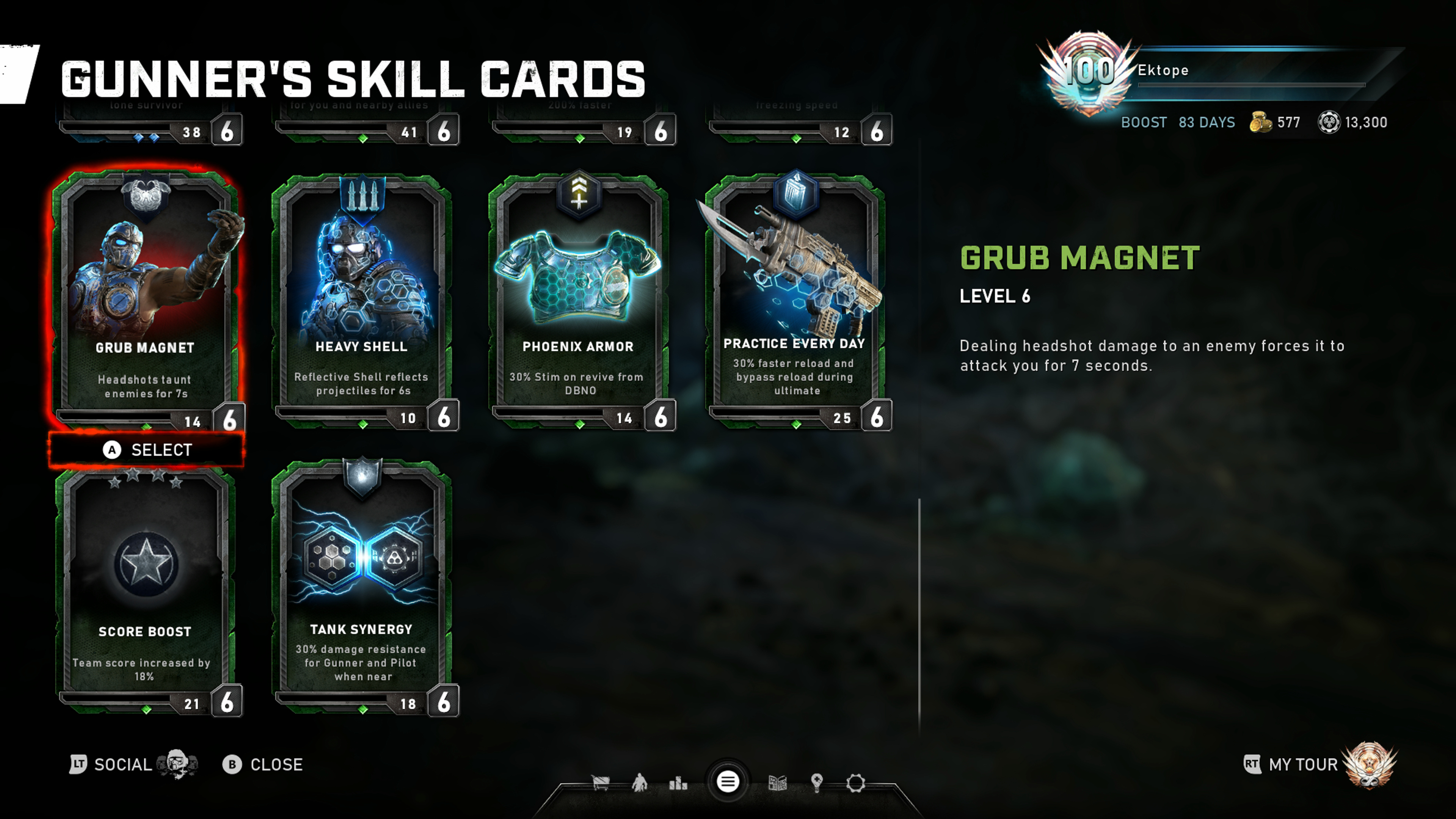
Task: Choose the Heavy Shell skill card
Action: (362, 300)
